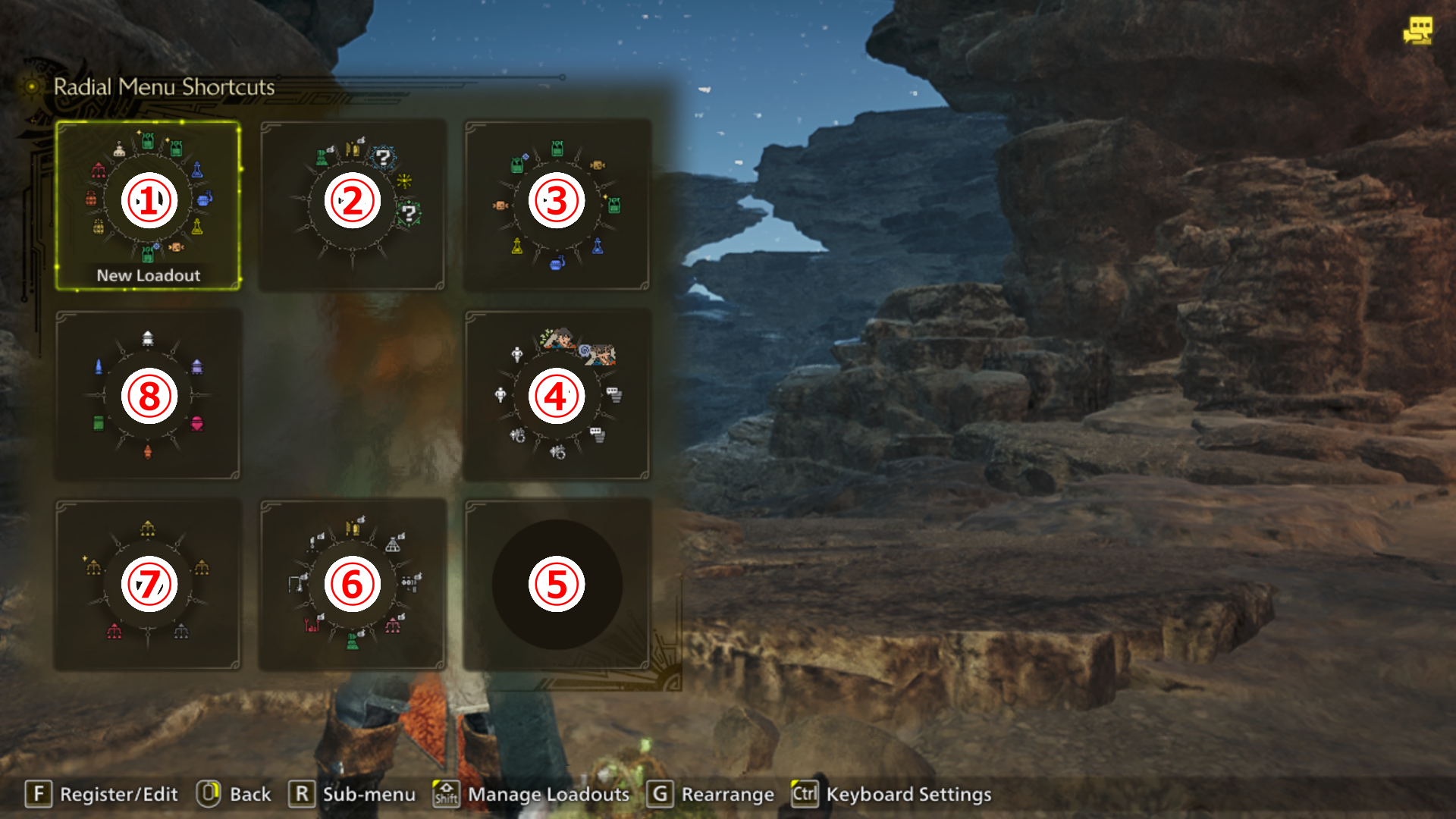The image size is (1456, 819).
Task: Click a white speech-bubble chat icon in Loadout 4
Action: [x=613, y=394]
